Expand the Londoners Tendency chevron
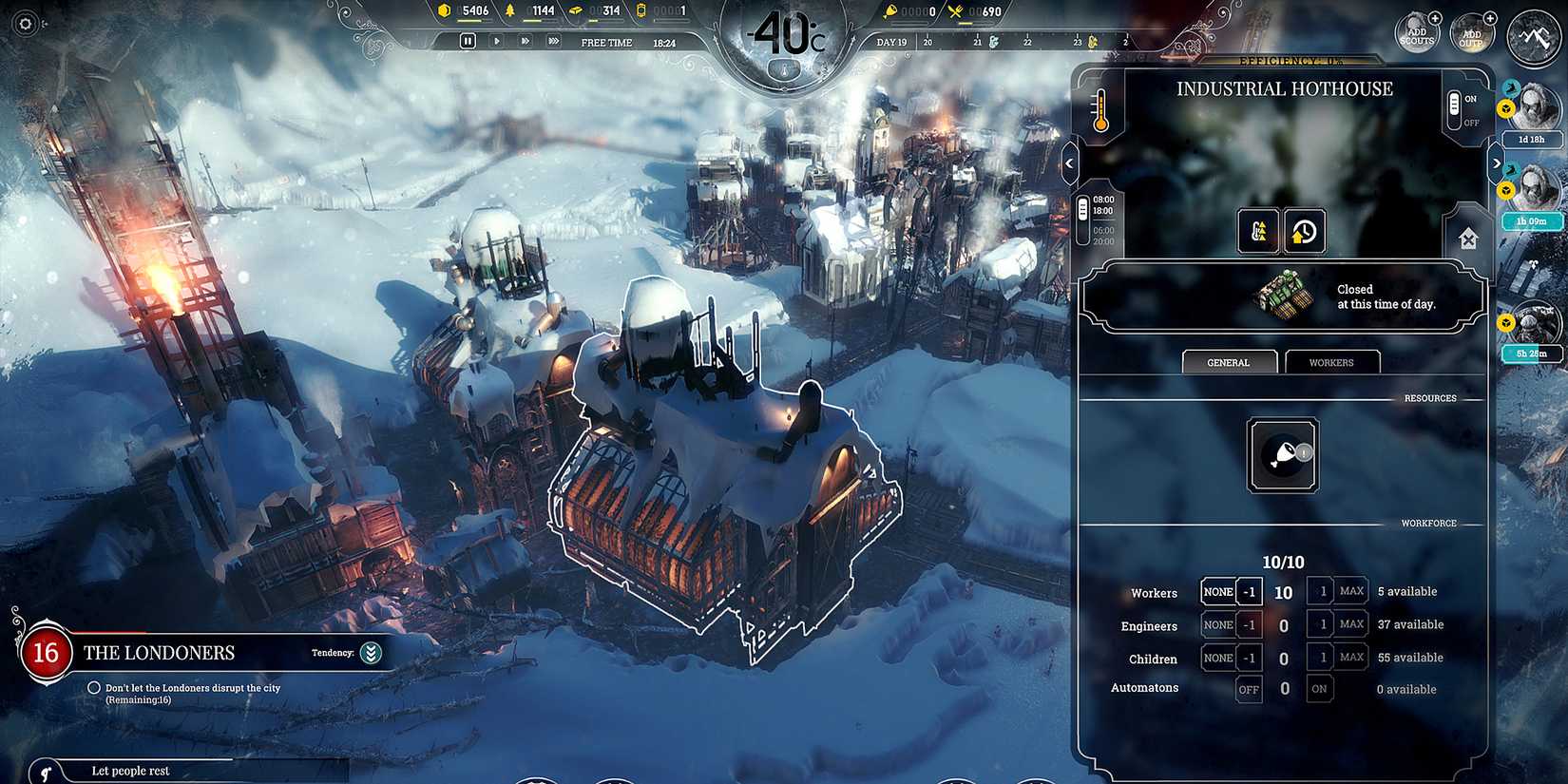The width and height of the screenshot is (1568, 784). [371, 653]
